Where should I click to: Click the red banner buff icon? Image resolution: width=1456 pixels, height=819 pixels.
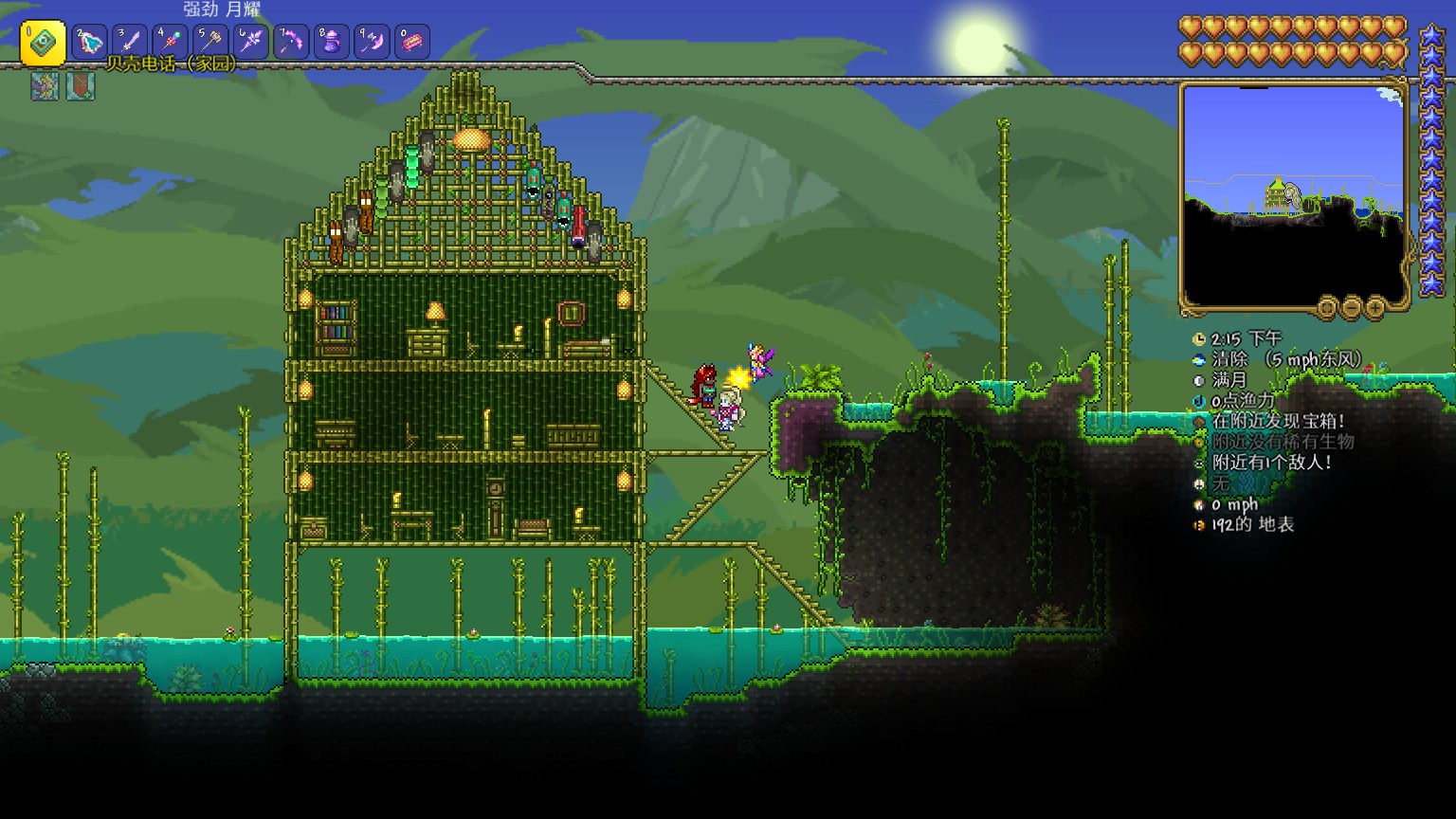[x=80, y=86]
